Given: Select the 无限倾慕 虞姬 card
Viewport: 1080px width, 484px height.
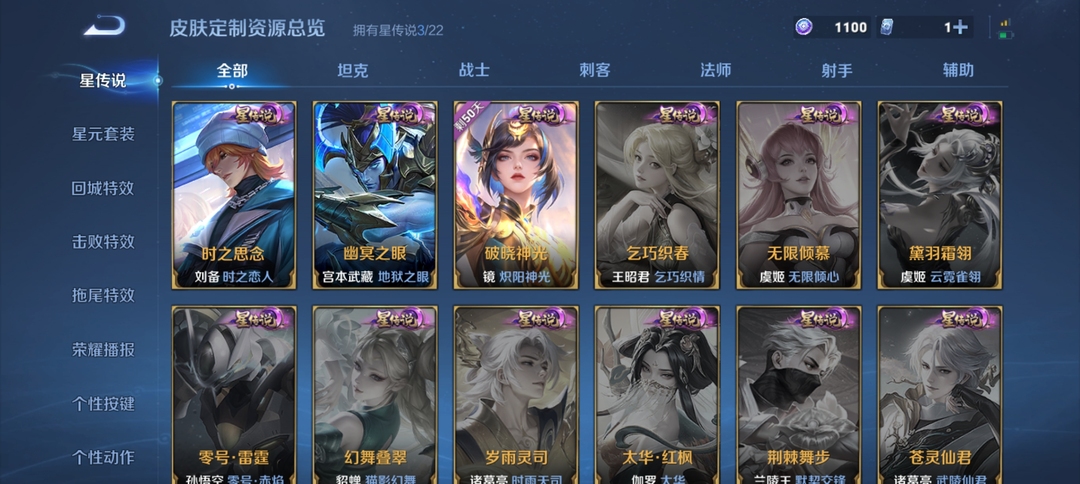Looking at the screenshot, I should 798,195.
